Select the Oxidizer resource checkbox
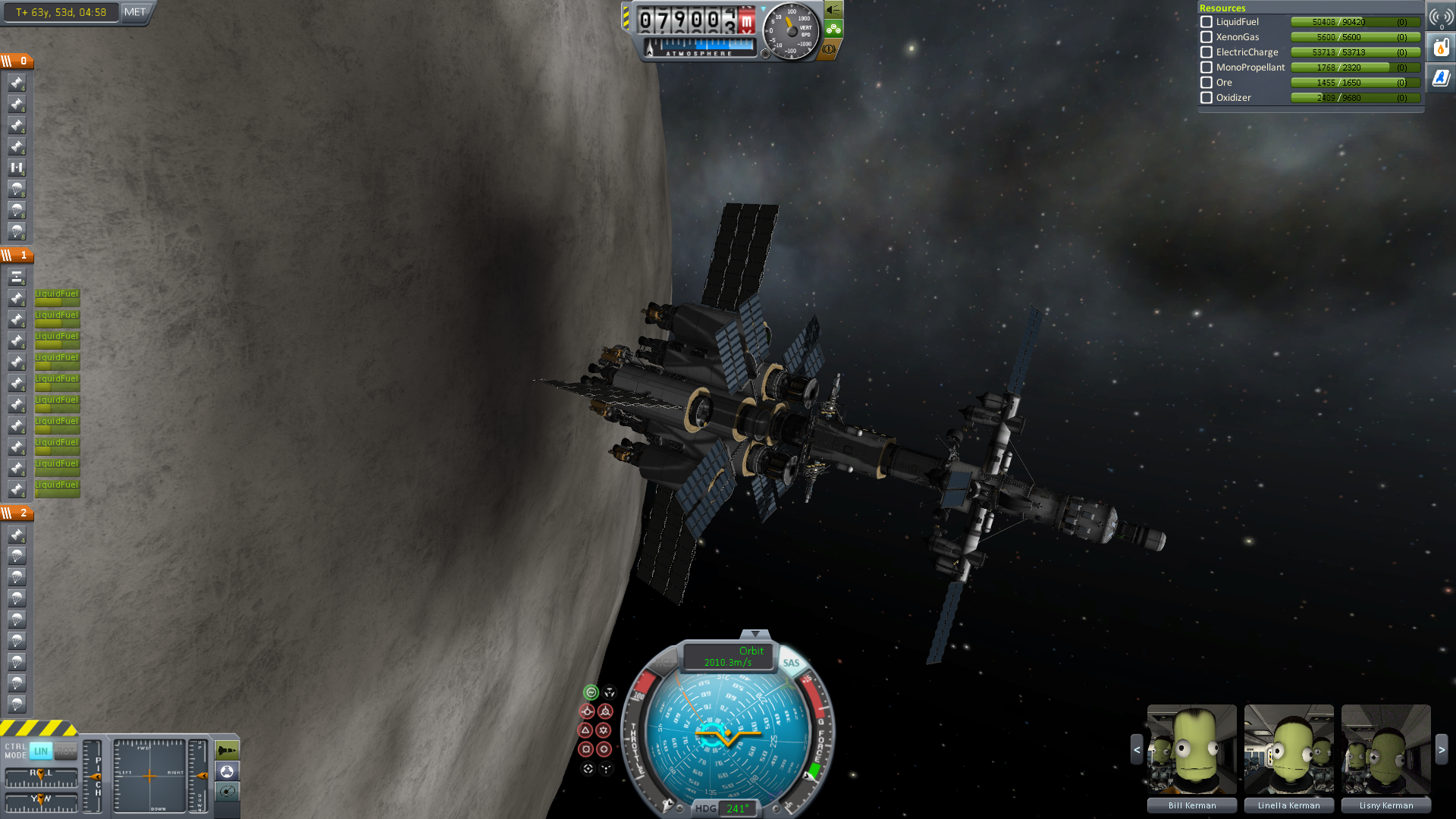This screenshot has width=1456, height=819. (x=1207, y=98)
